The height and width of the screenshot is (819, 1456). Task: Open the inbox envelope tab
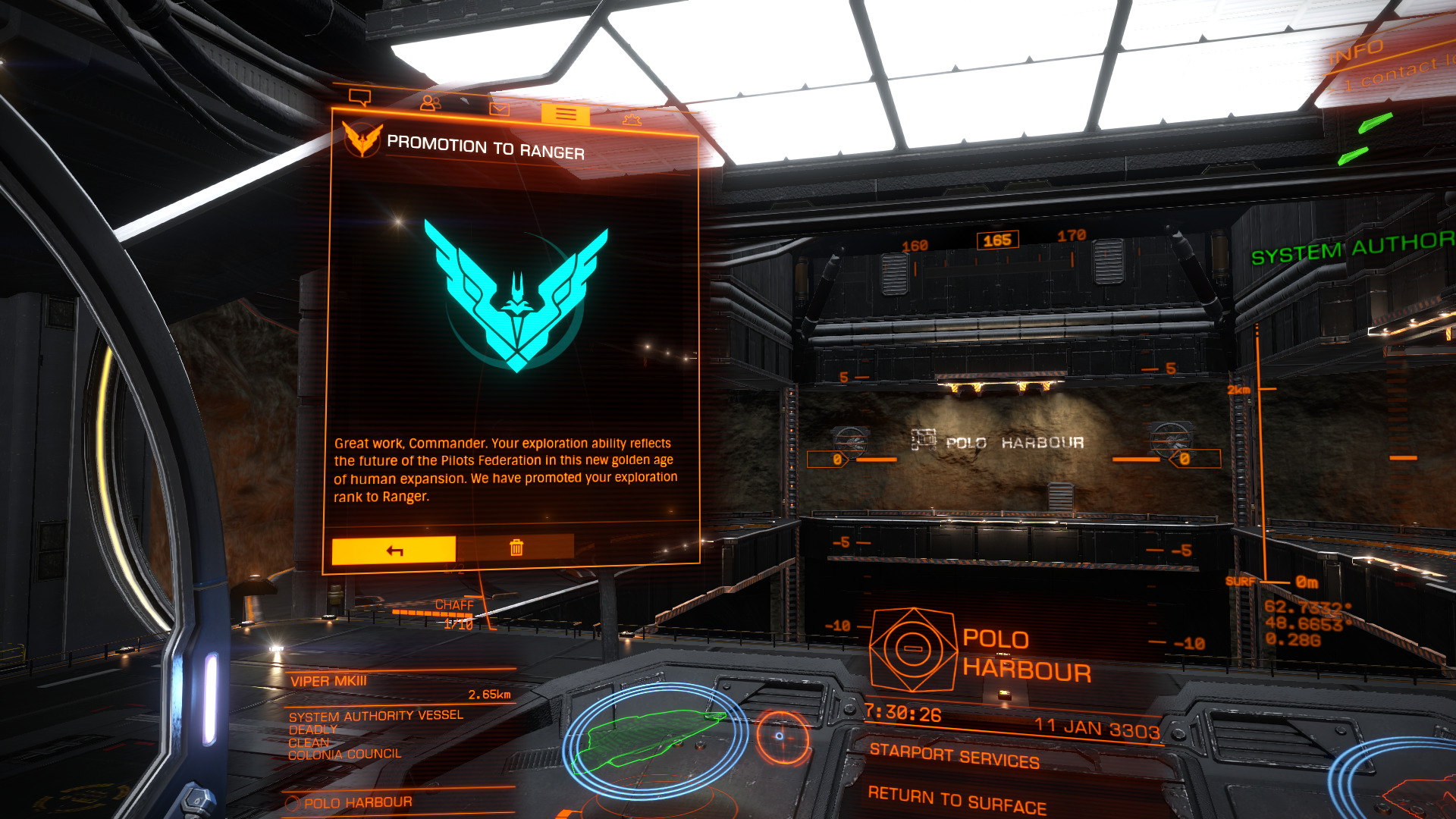click(499, 109)
